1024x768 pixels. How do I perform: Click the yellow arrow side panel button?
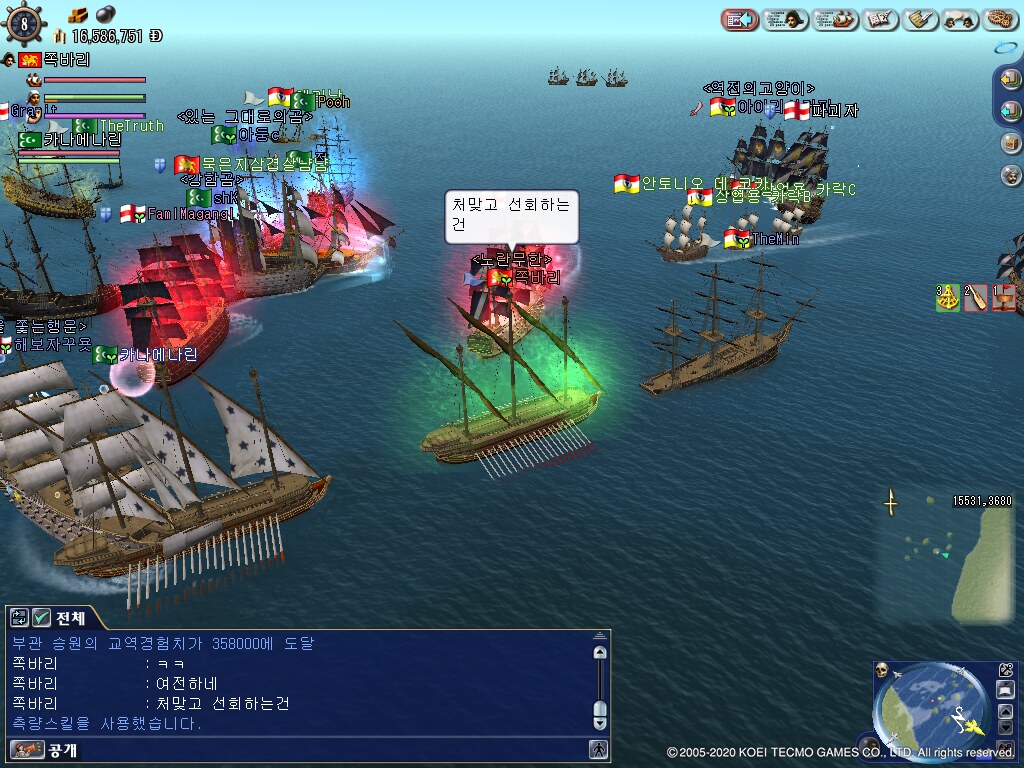click(1010, 80)
